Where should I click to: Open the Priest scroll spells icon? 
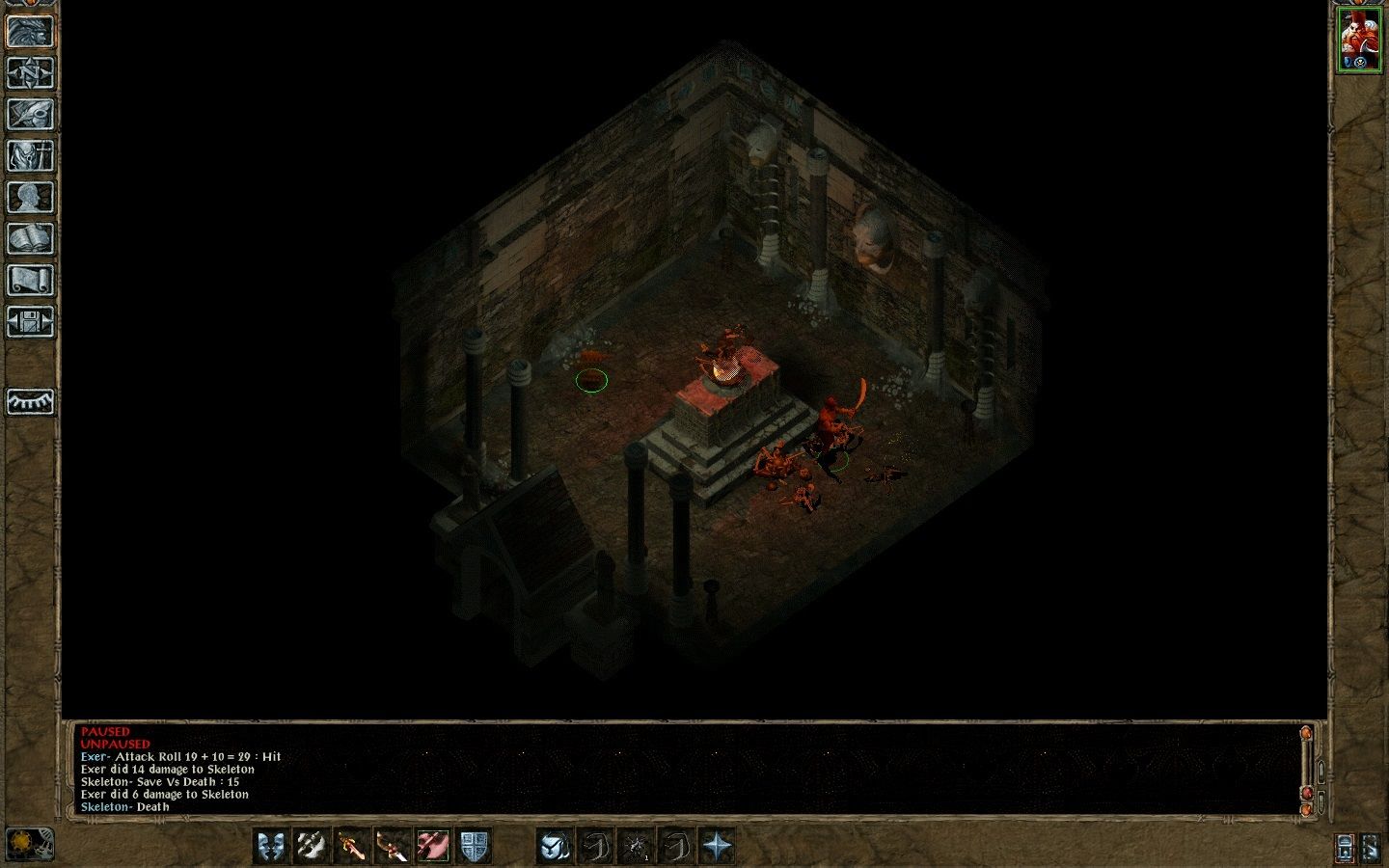pyautogui.click(x=32, y=280)
